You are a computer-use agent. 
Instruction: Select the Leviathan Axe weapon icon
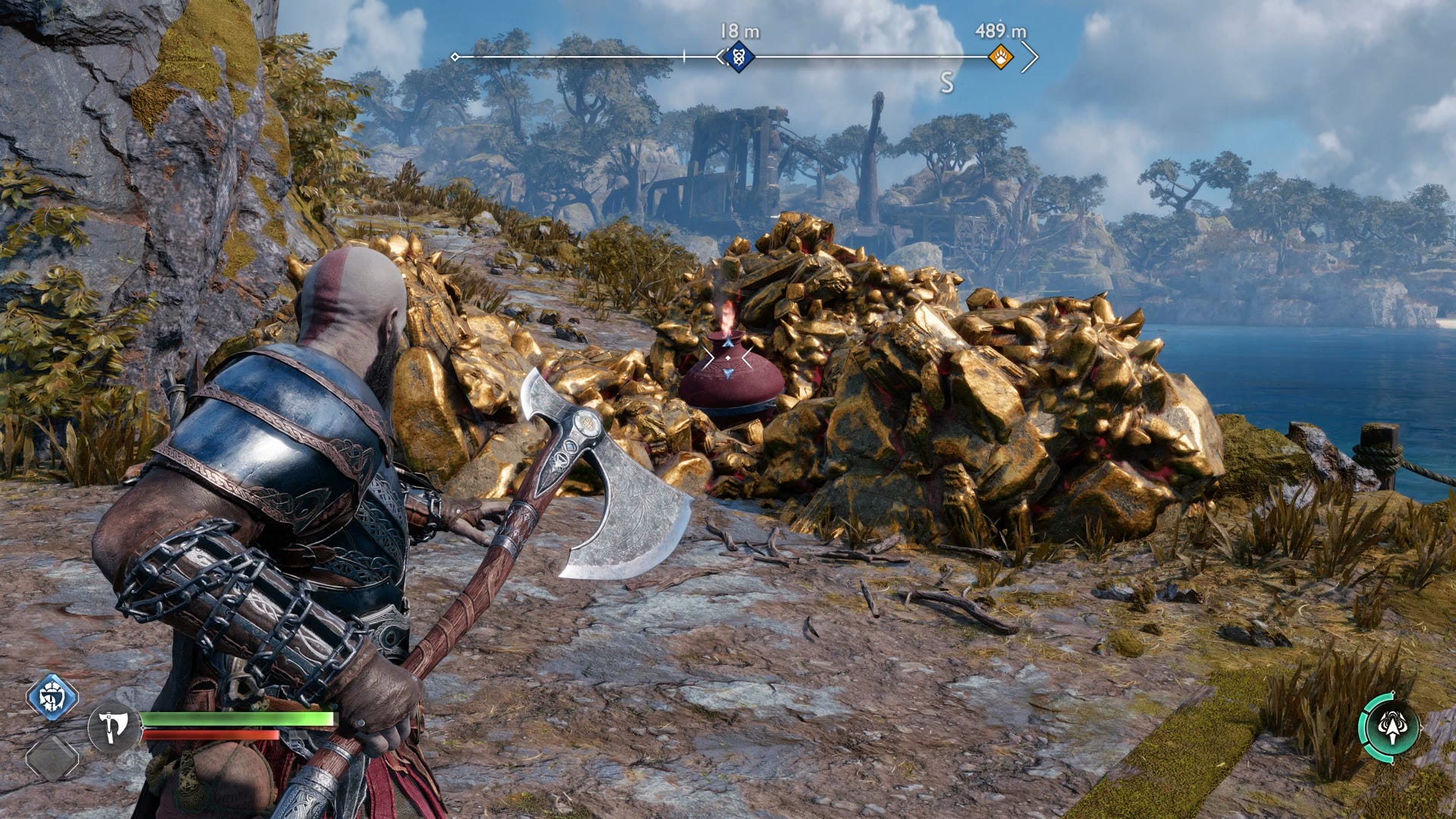pos(113,728)
